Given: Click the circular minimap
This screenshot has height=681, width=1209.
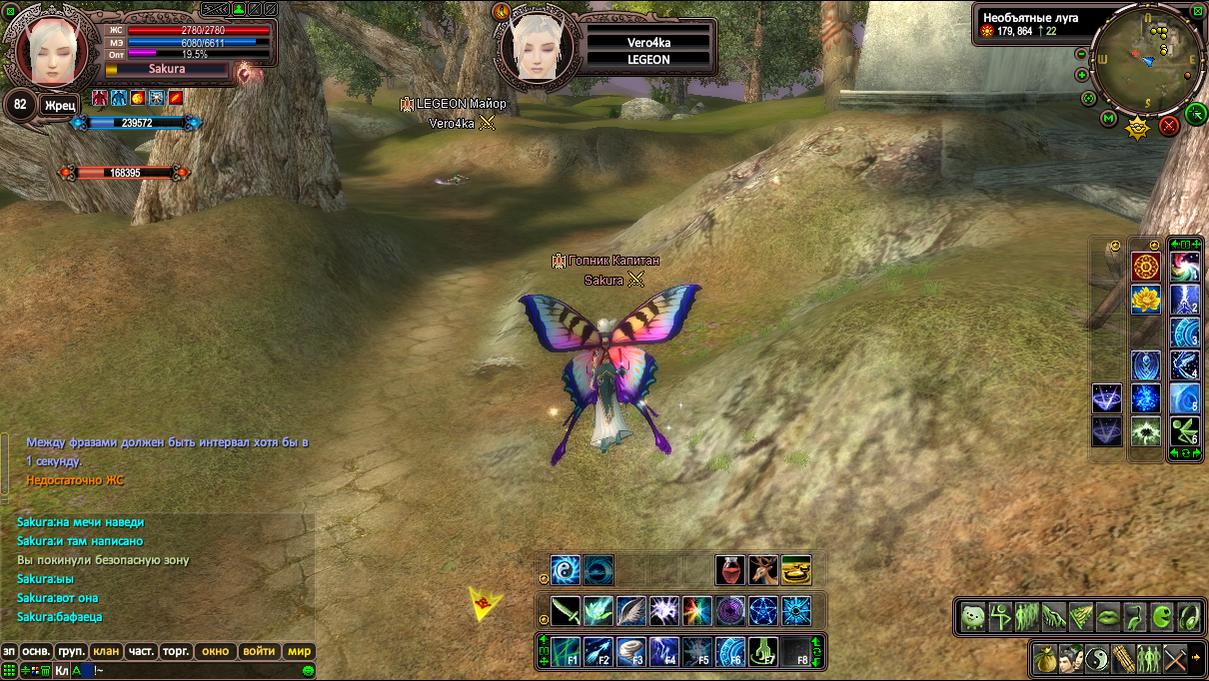Looking at the screenshot, I should coord(1148,60).
